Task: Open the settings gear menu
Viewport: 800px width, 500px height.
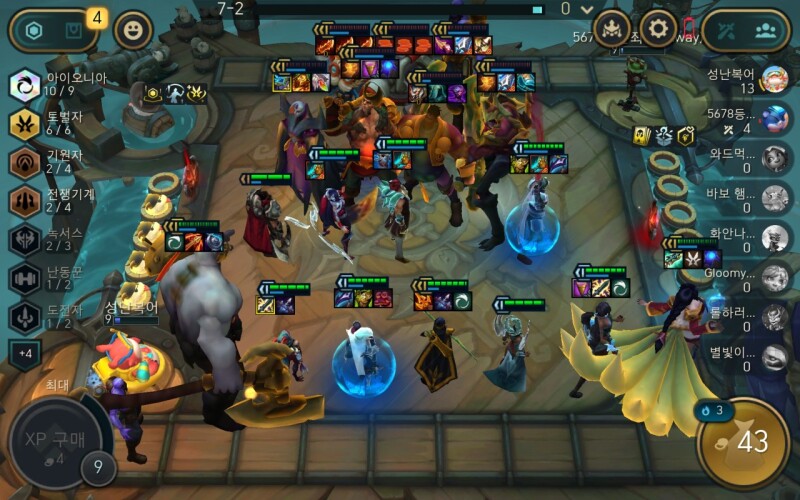Action: (x=657, y=28)
